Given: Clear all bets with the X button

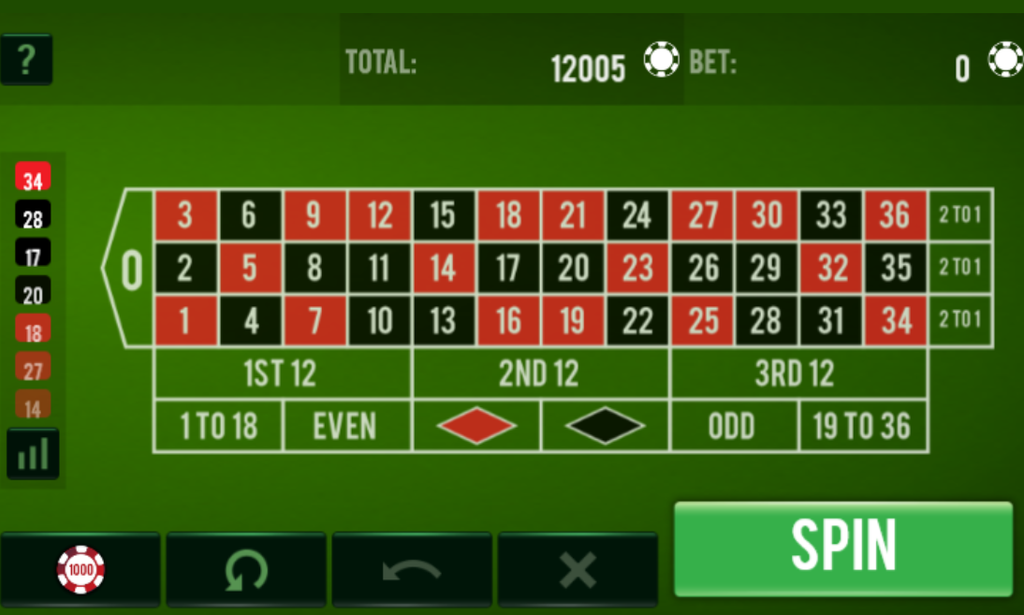Looking at the screenshot, I should pyautogui.click(x=577, y=570).
